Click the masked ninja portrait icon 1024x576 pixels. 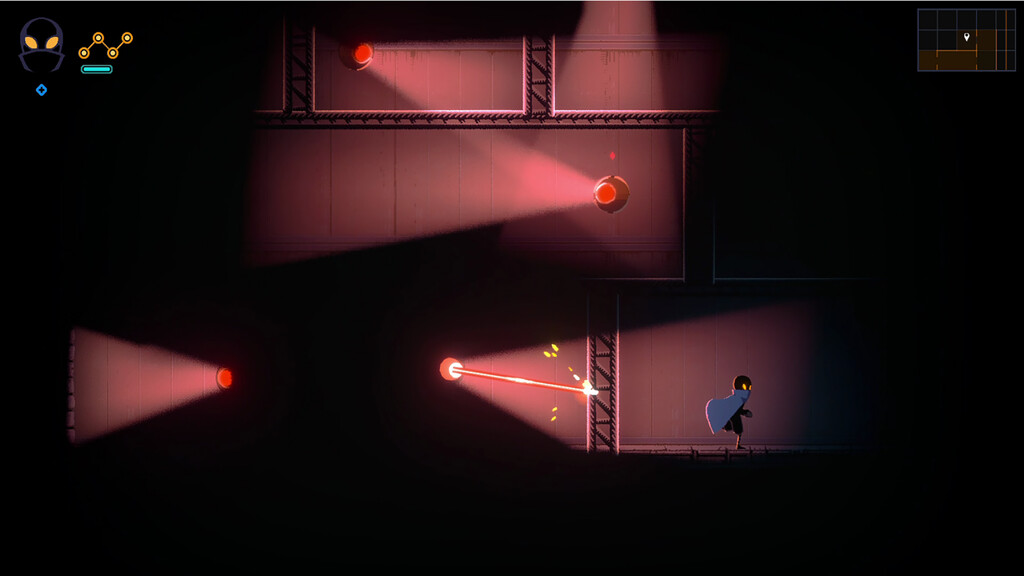point(41,45)
